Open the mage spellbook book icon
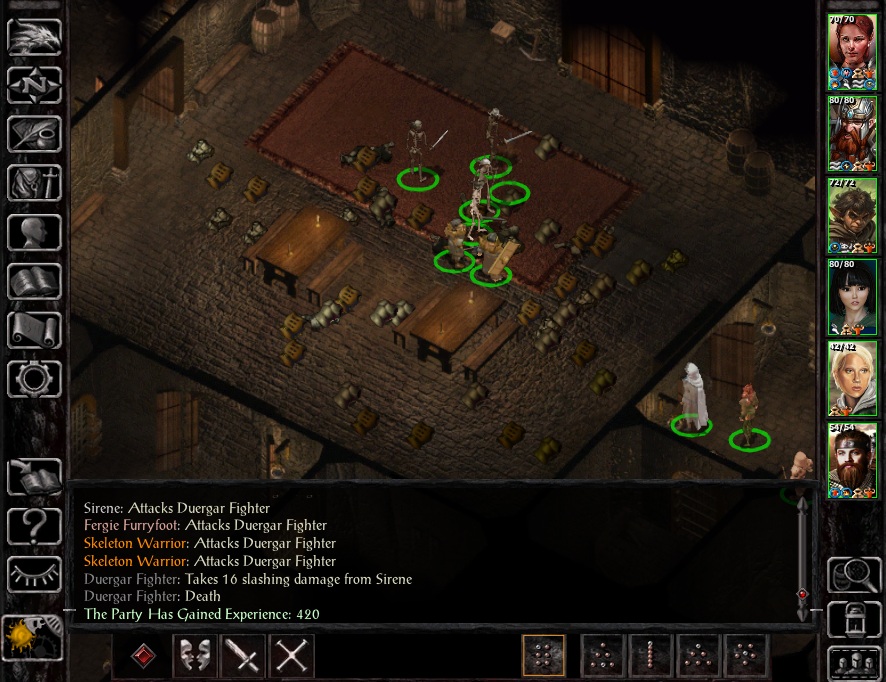The image size is (886, 682). (x=34, y=281)
